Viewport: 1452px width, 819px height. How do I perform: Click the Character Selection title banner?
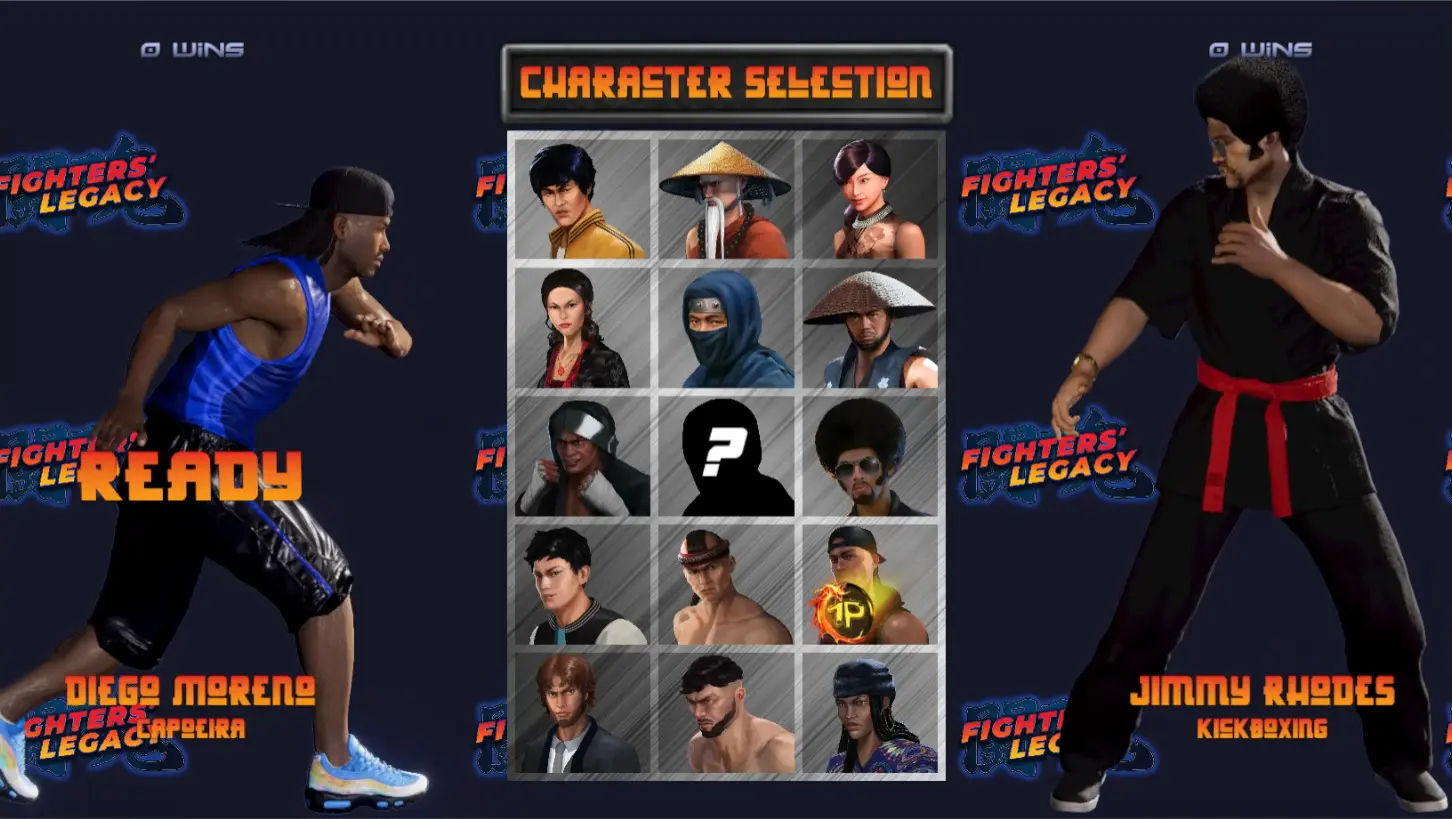(x=725, y=80)
